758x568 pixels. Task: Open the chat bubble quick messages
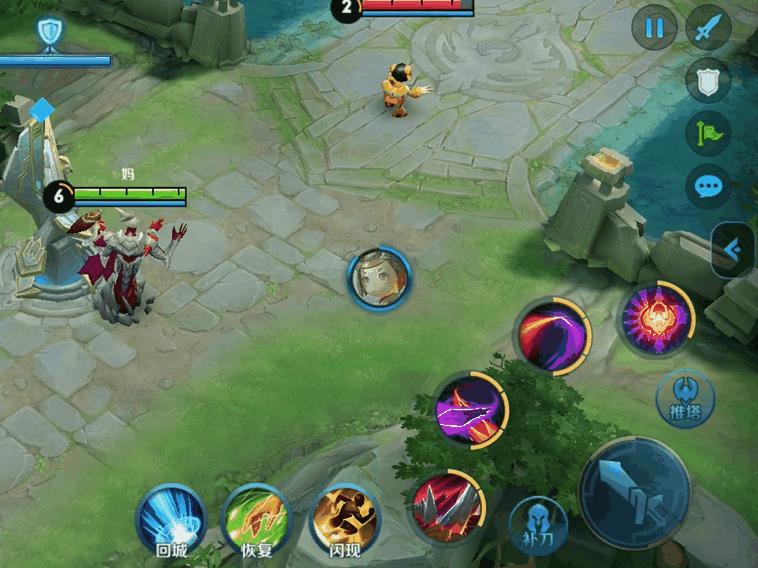709,186
